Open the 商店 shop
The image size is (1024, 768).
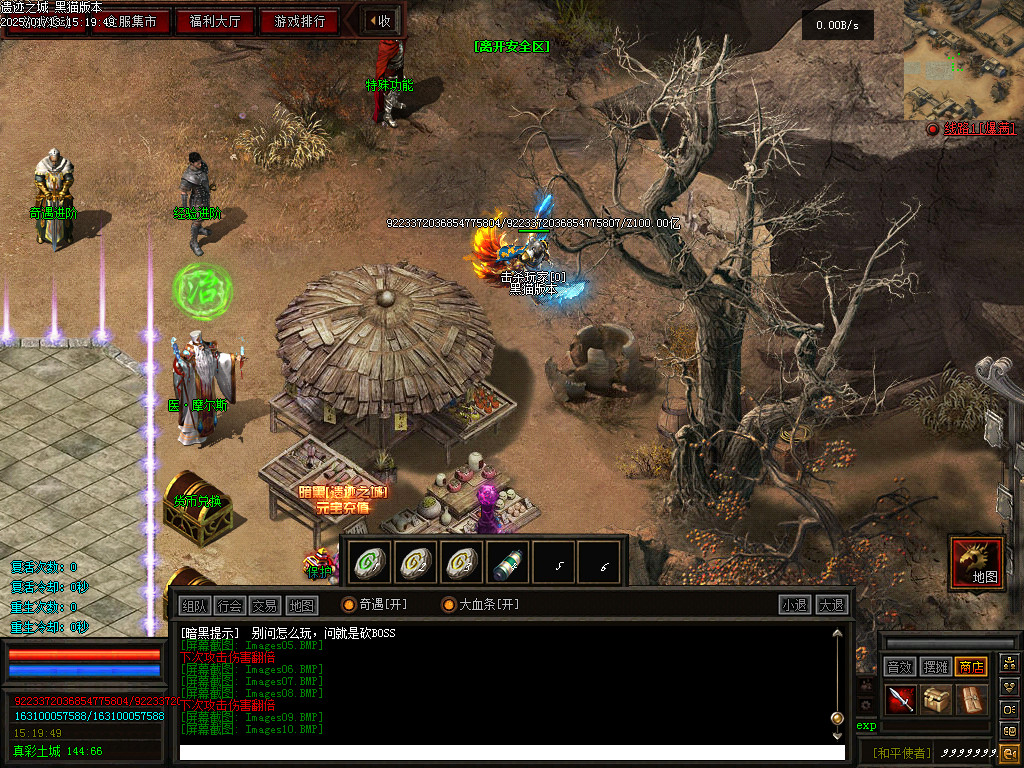pyautogui.click(x=971, y=667)
